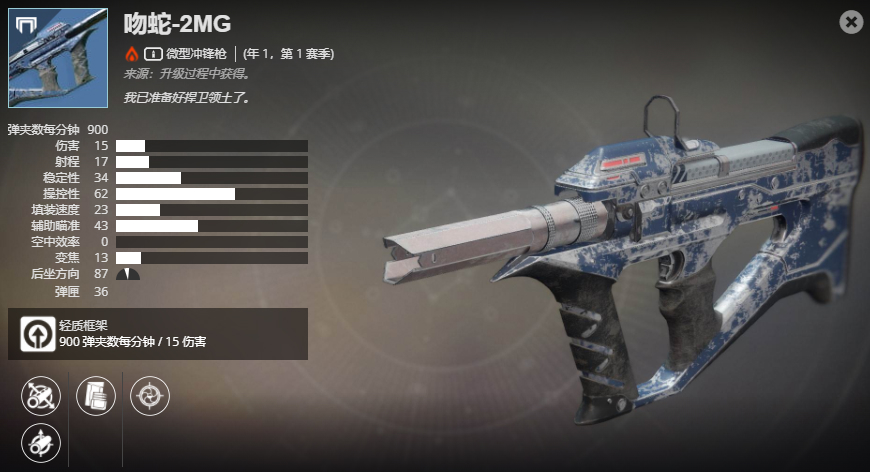Click the ammo type icon beside 微型冲锋枪
This screenshot has height=472, width=870.
[x=154, y=54]
